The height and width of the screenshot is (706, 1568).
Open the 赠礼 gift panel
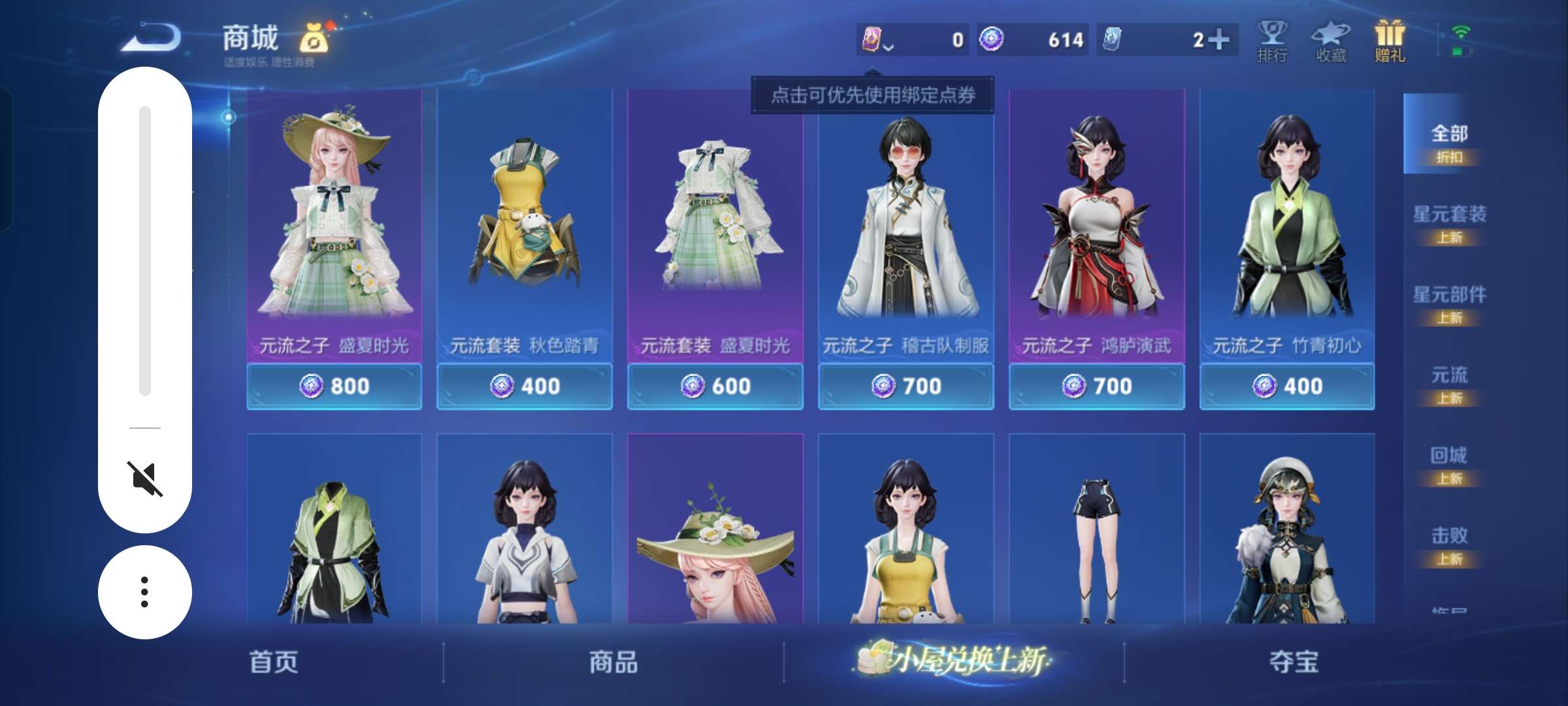click(x=1390, y=39)
